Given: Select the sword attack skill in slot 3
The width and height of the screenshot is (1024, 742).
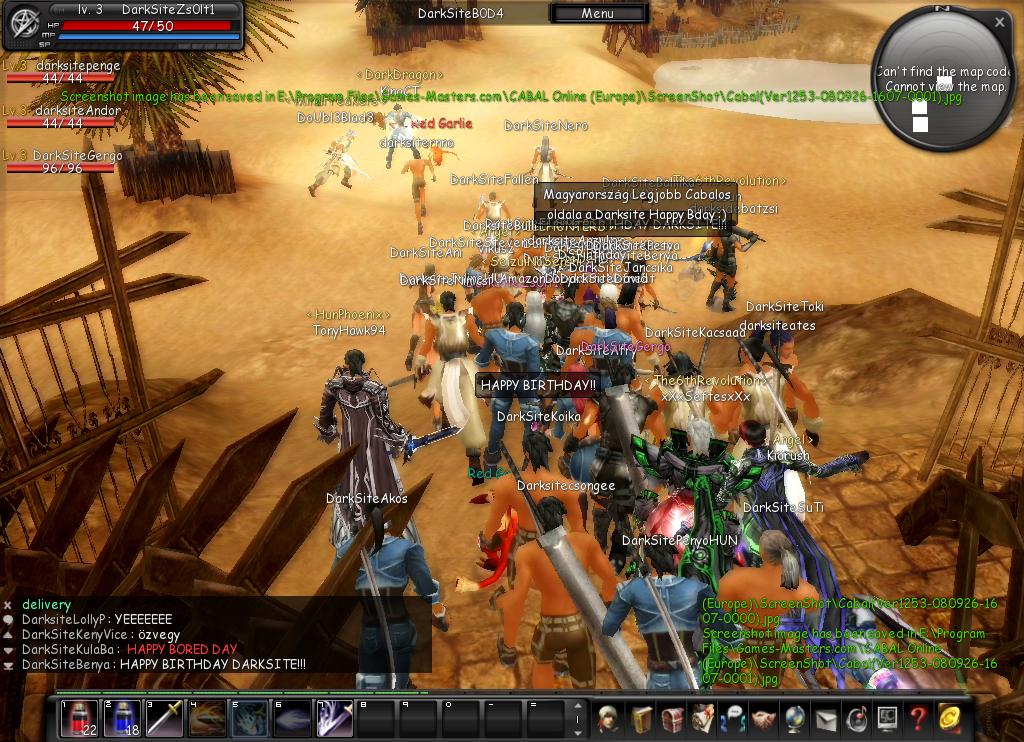Looking at the screenshot, I should [x=165, y=719].
